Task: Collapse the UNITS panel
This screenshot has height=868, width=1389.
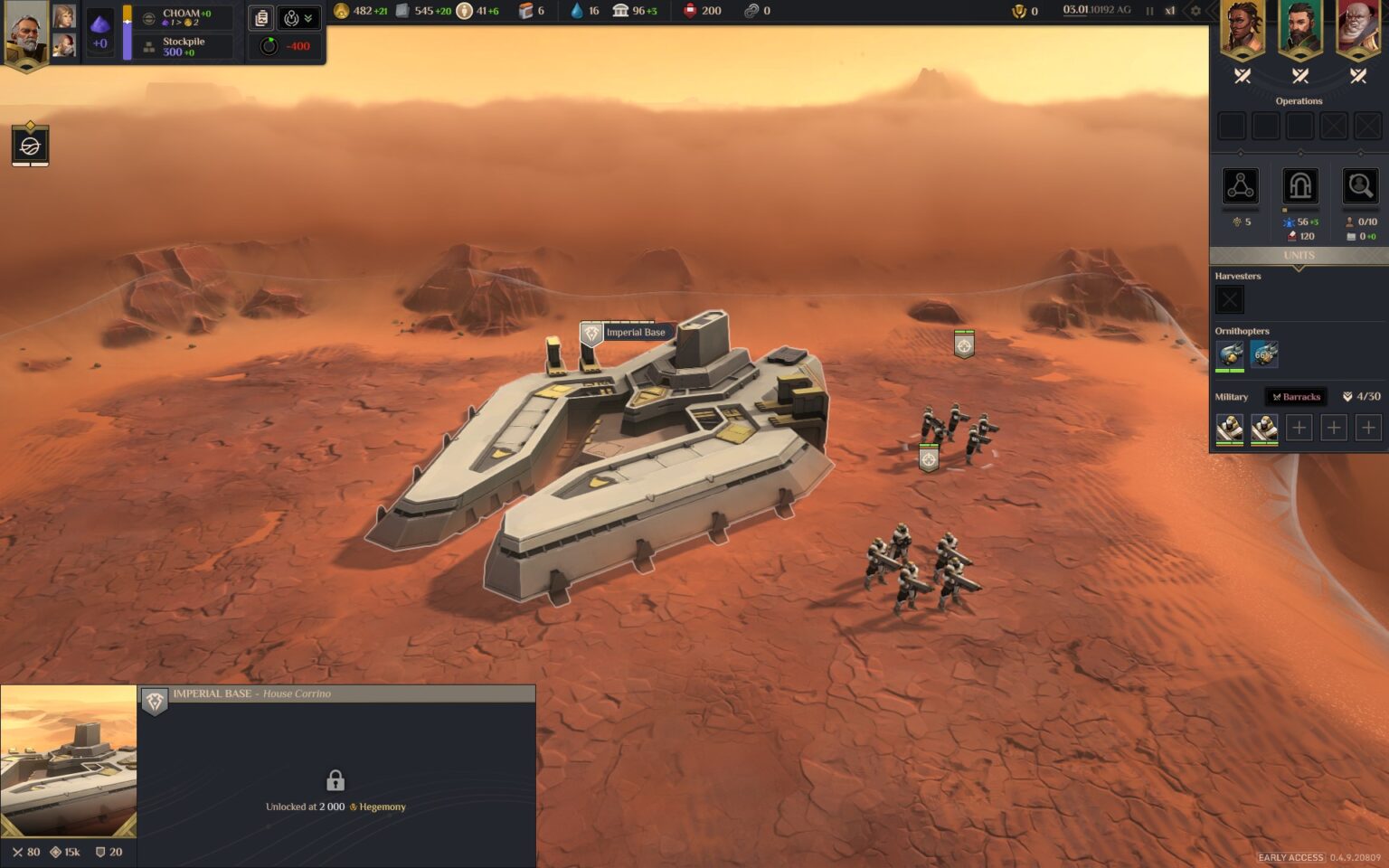Action: (x=1299, y=255)
